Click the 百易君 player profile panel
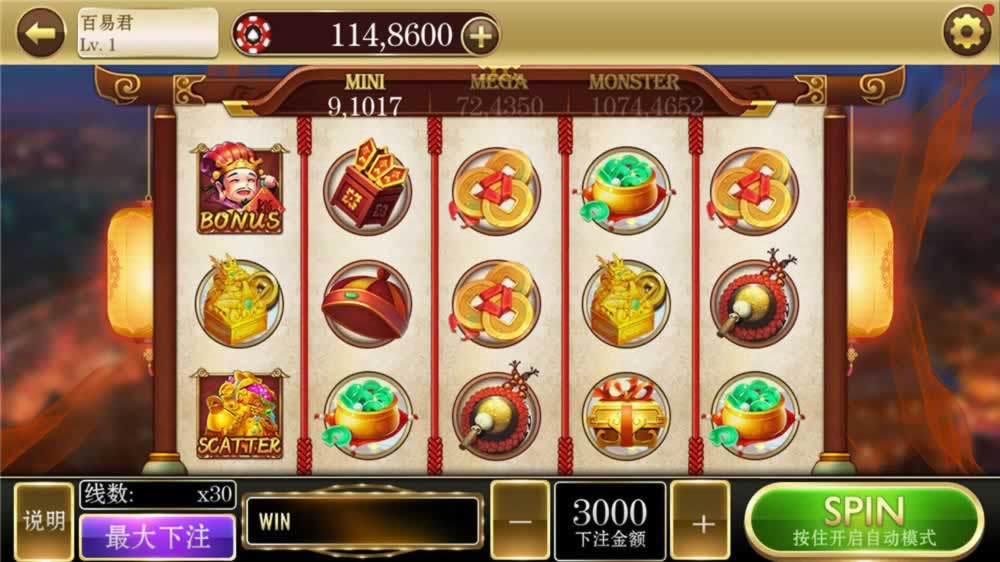The image size is (1000, 562). point(147,33)
